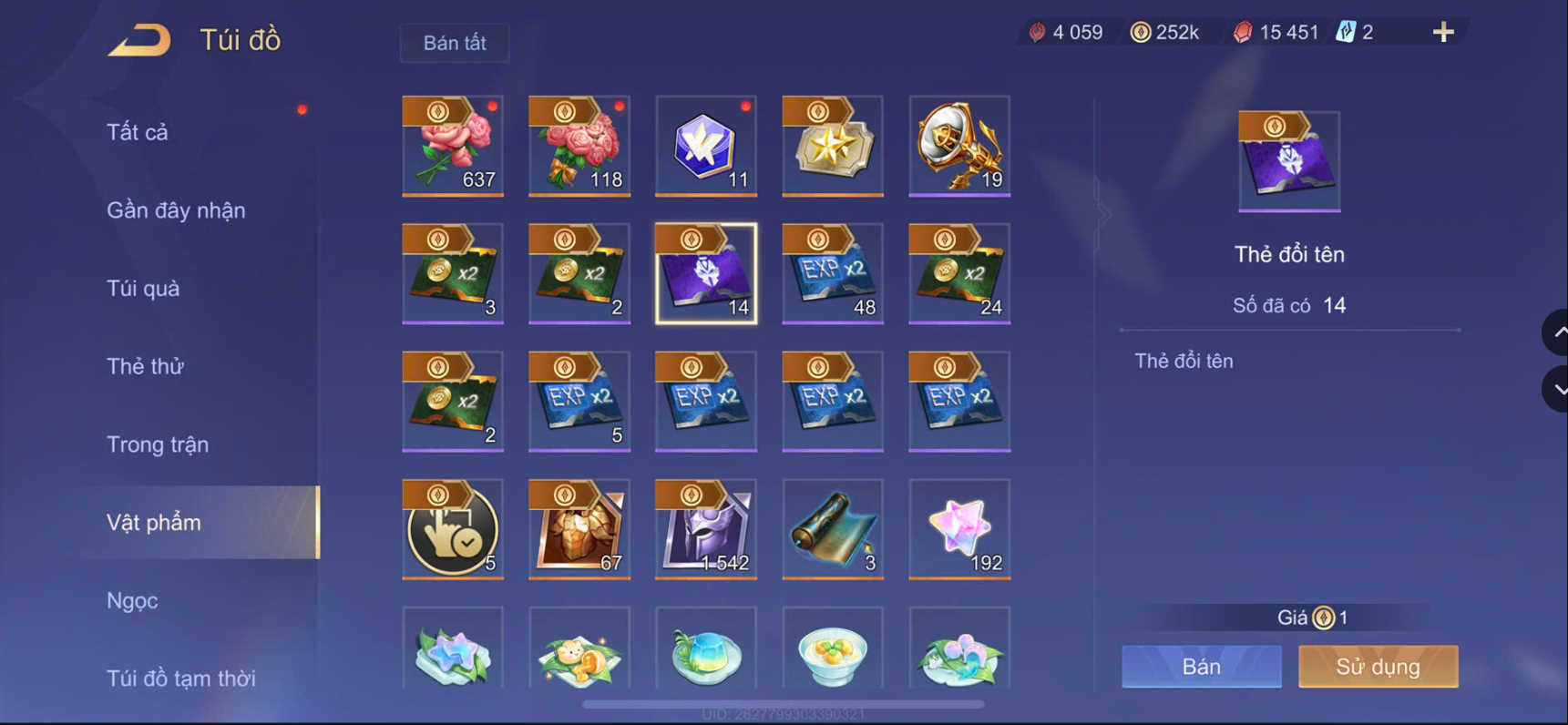Select the purple mask item with 1 542

tap(705, 528)
